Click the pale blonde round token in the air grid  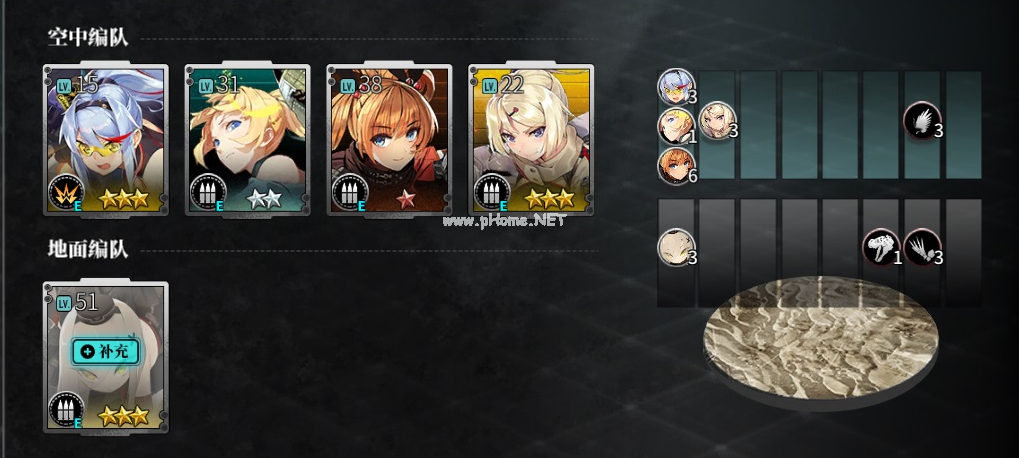(x=716, y=121)
